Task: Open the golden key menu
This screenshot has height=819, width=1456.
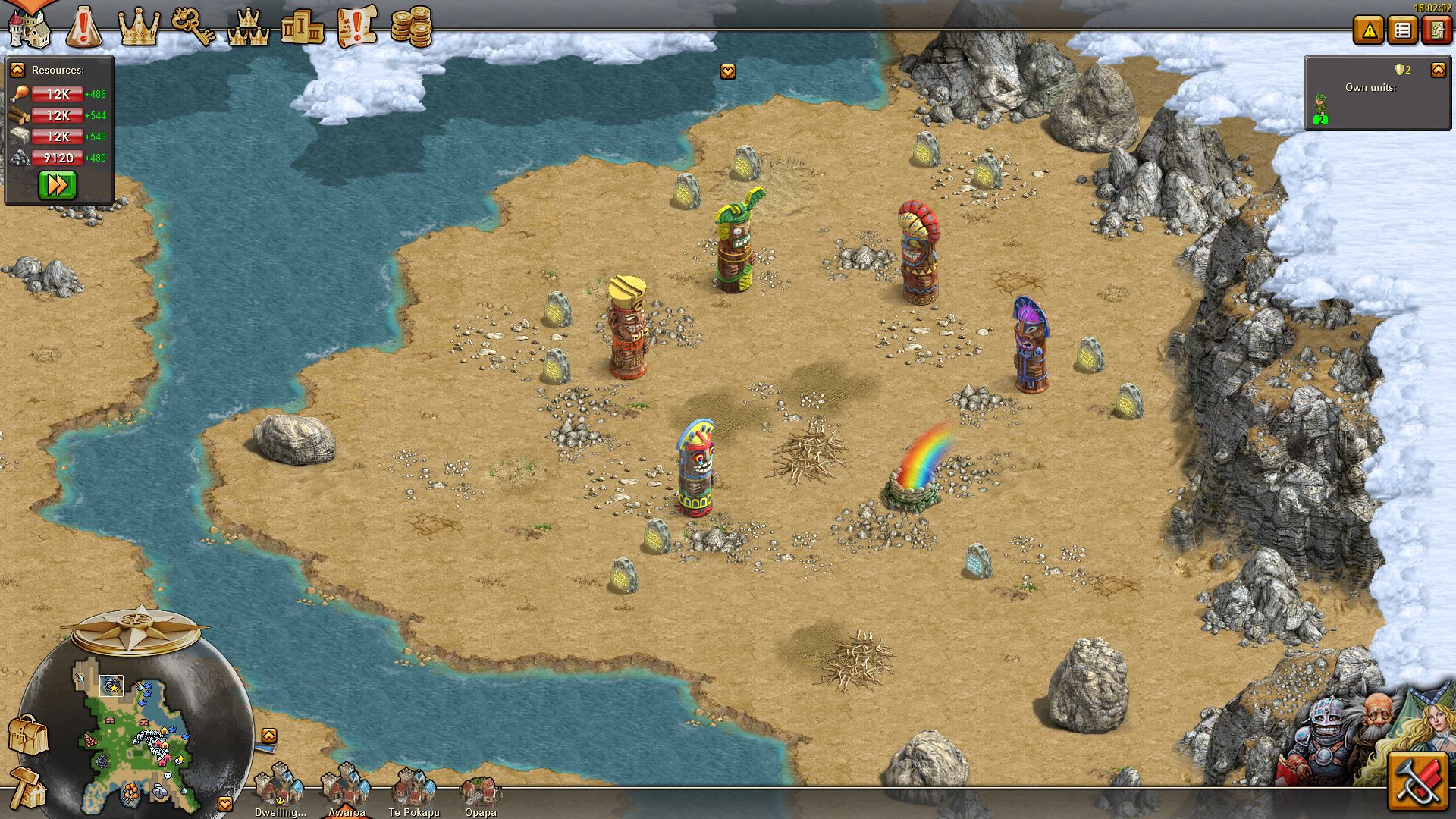Action: pyautogui.click(x=193, y=27)
